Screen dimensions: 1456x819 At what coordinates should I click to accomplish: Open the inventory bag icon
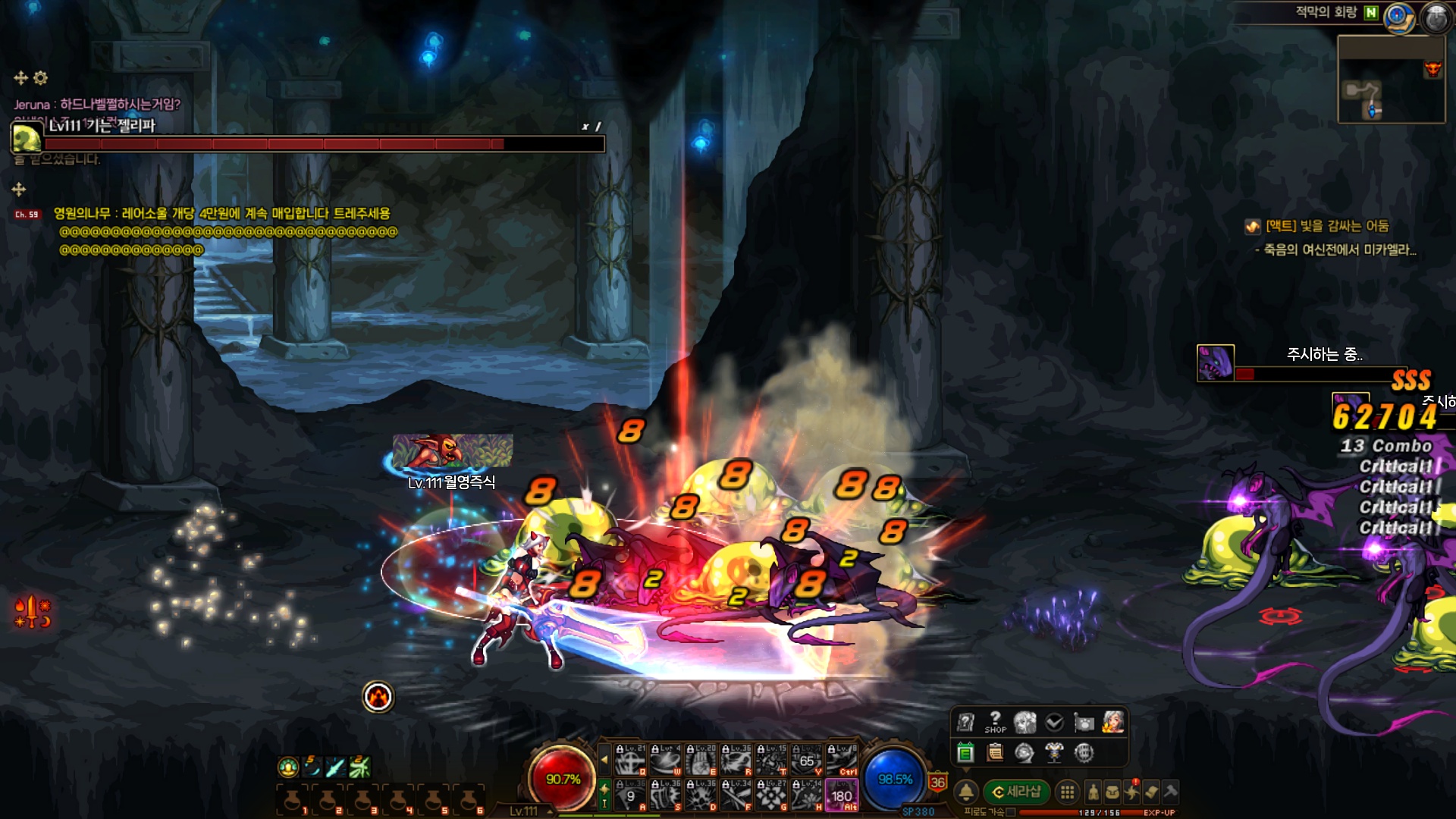(1112, 792)
